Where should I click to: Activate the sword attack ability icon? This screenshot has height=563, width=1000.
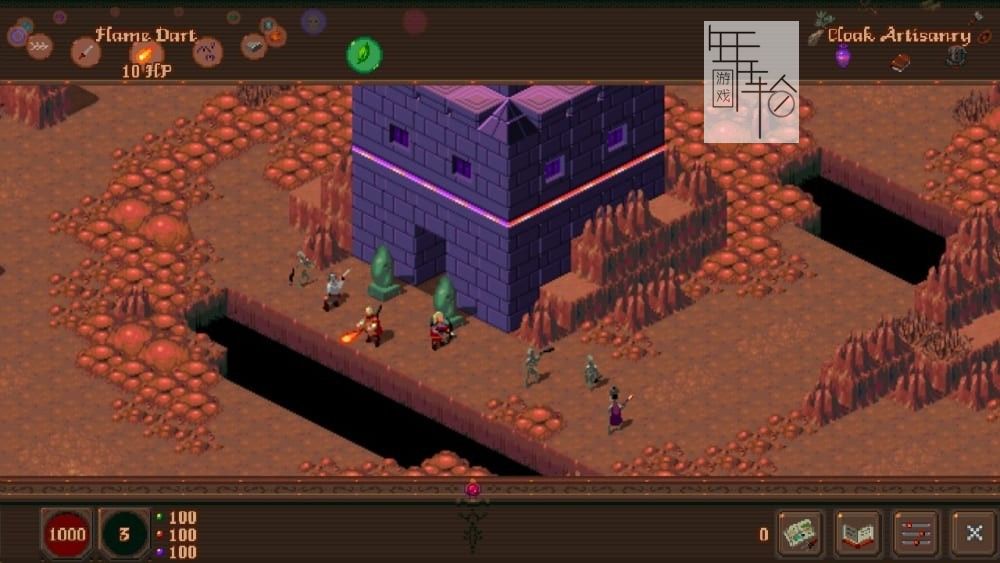coord(86,51)
